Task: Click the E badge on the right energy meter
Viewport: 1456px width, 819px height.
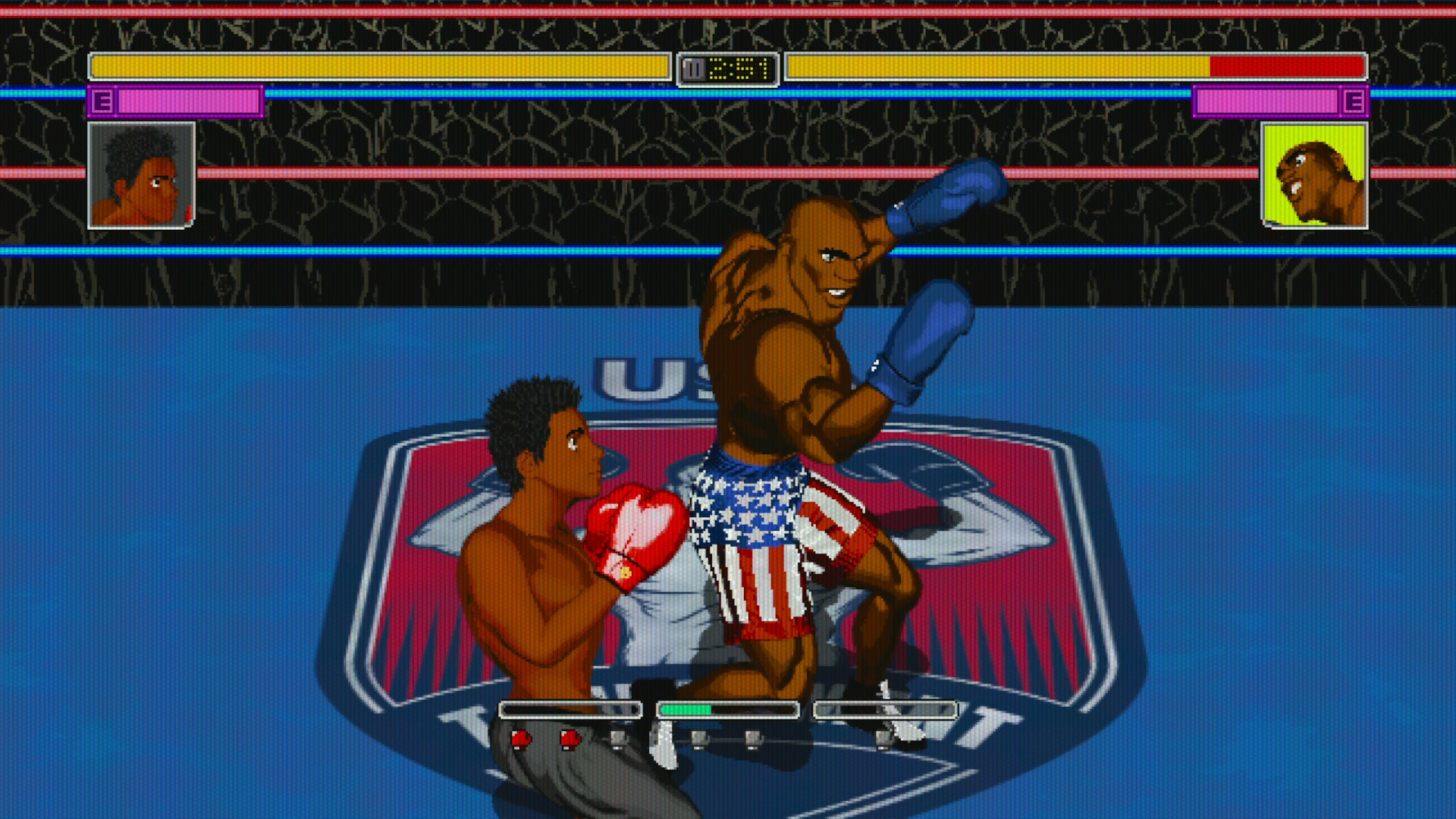Action: pos(1355,101)
